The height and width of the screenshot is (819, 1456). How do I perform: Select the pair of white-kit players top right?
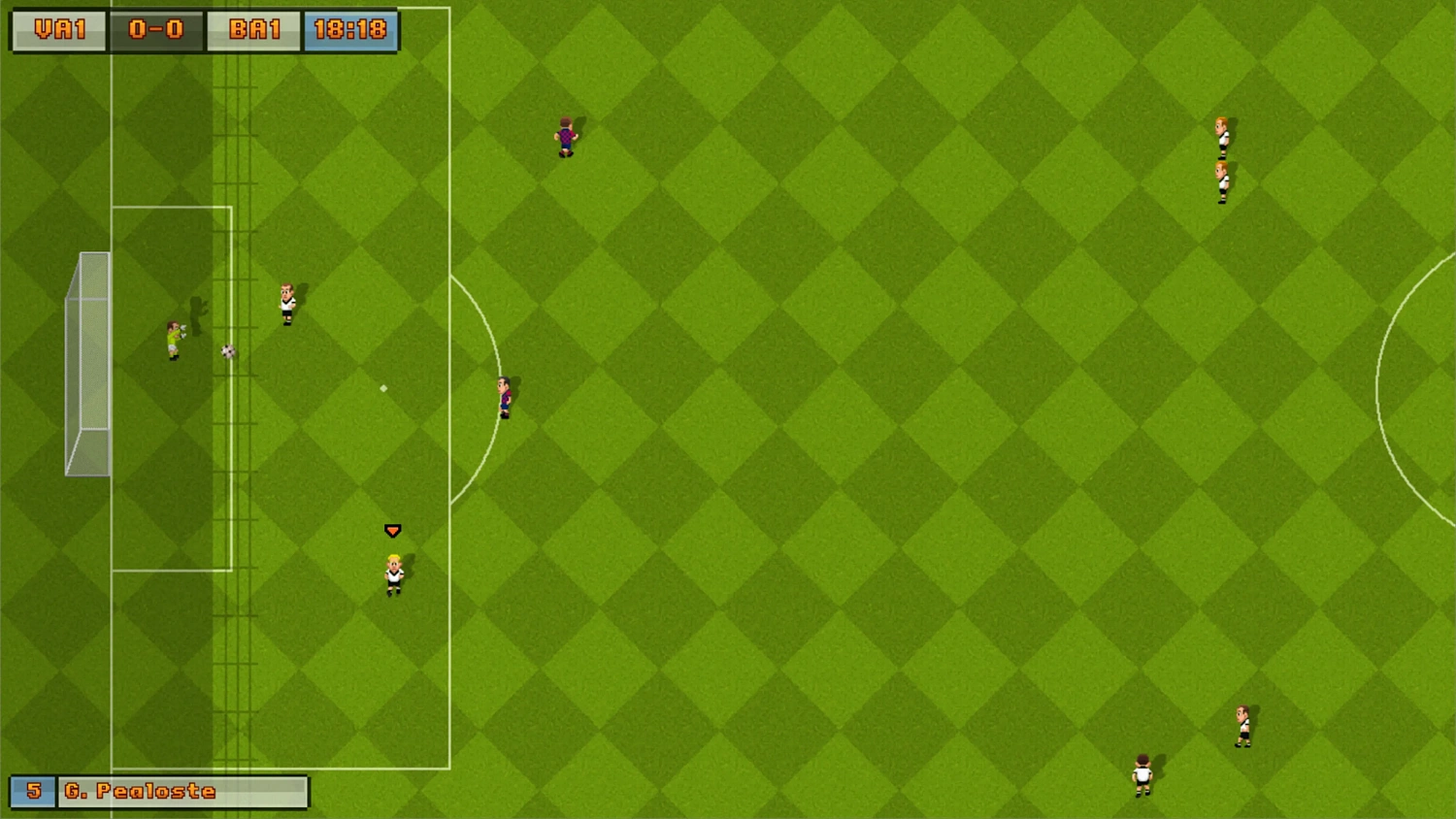pyautogui.click(x=1220, y=160)
